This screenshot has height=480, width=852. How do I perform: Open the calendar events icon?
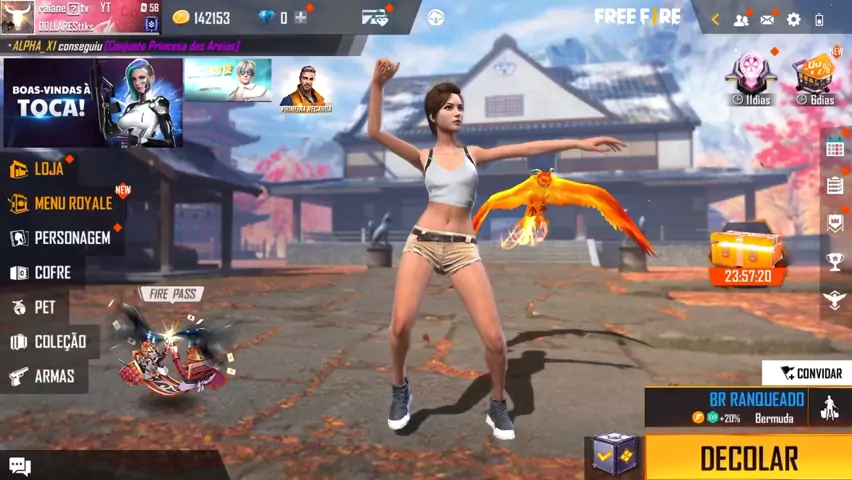[x=835, y=148]
